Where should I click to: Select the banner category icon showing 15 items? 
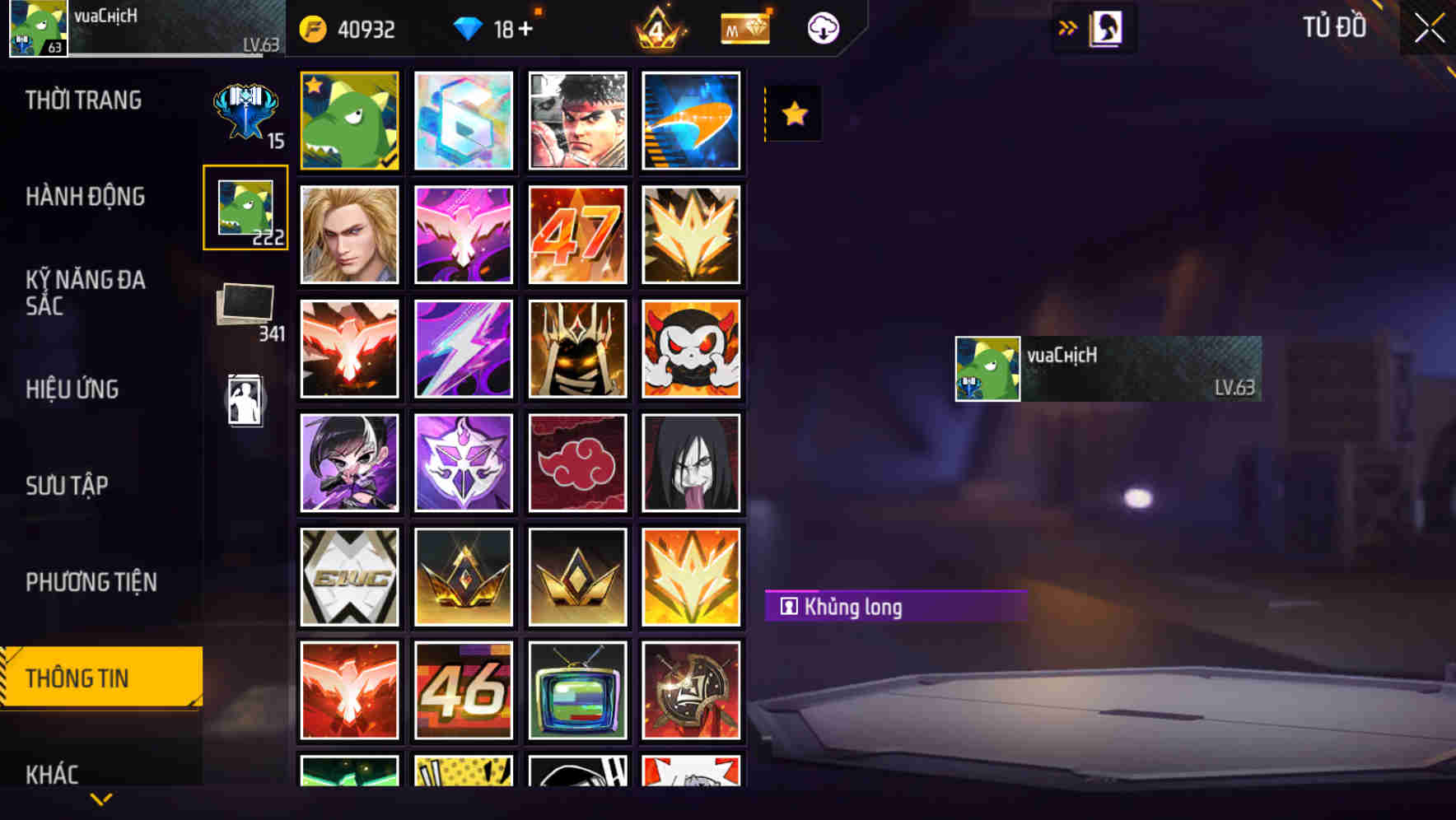pos(245,111)
